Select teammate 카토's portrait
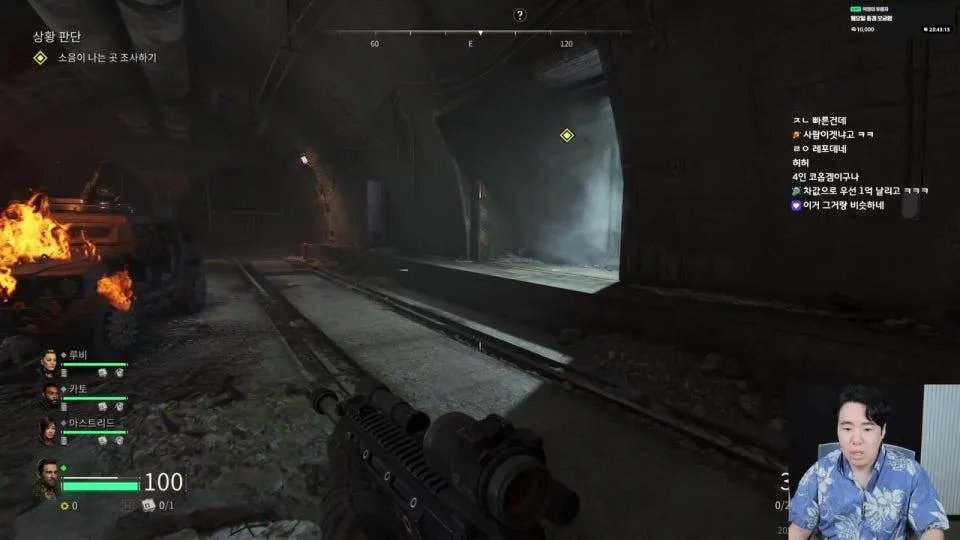 49,397
